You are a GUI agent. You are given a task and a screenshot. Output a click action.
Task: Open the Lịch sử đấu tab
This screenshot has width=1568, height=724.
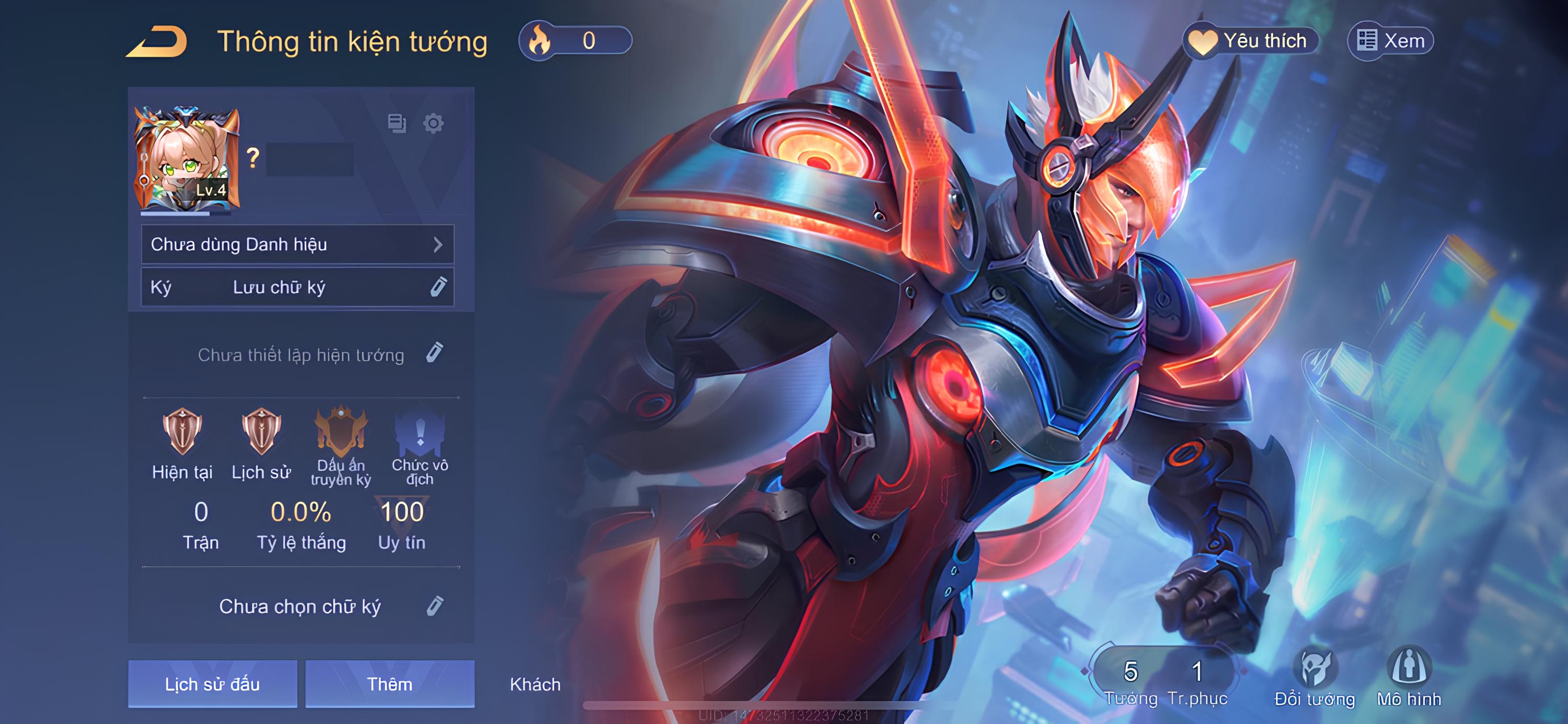(212, 684)
